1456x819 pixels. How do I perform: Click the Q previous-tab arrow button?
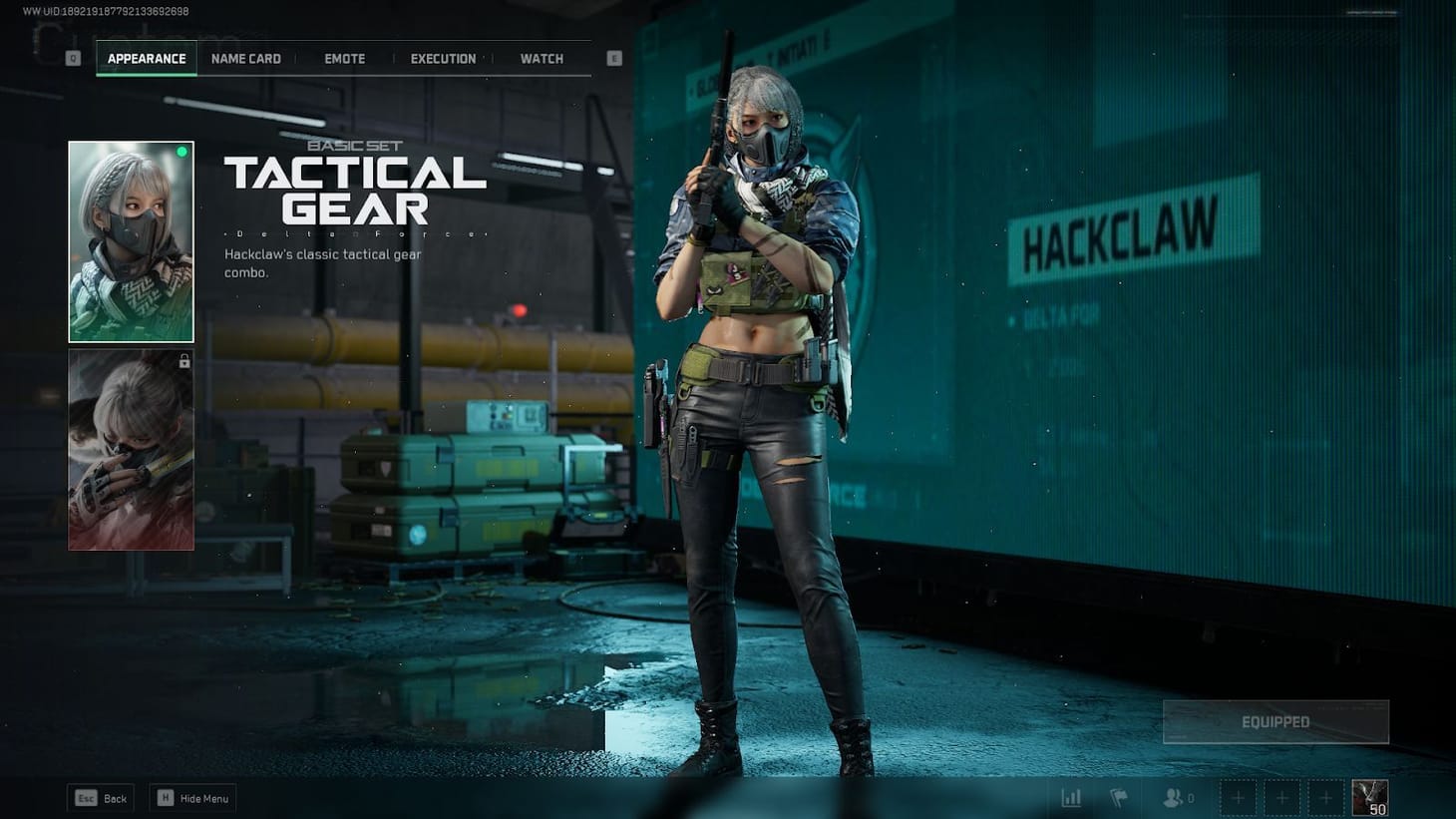[72, 58]
